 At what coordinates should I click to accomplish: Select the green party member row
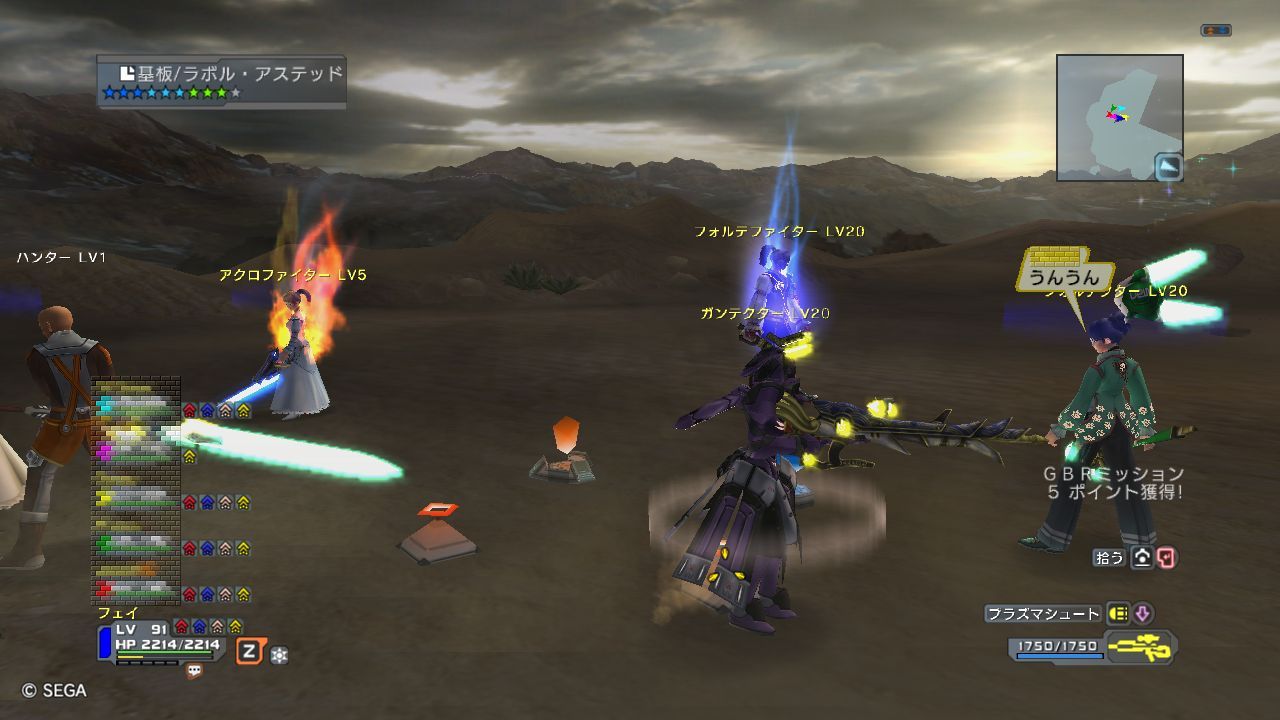click(137, 545)
